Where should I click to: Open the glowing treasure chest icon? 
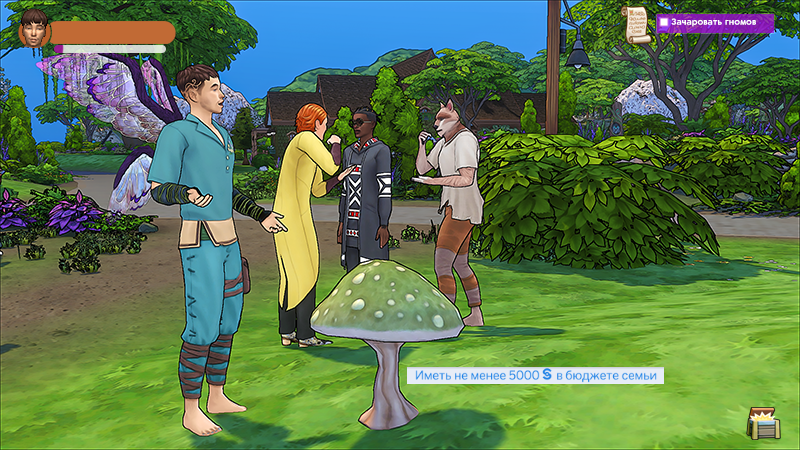(763, 422)
